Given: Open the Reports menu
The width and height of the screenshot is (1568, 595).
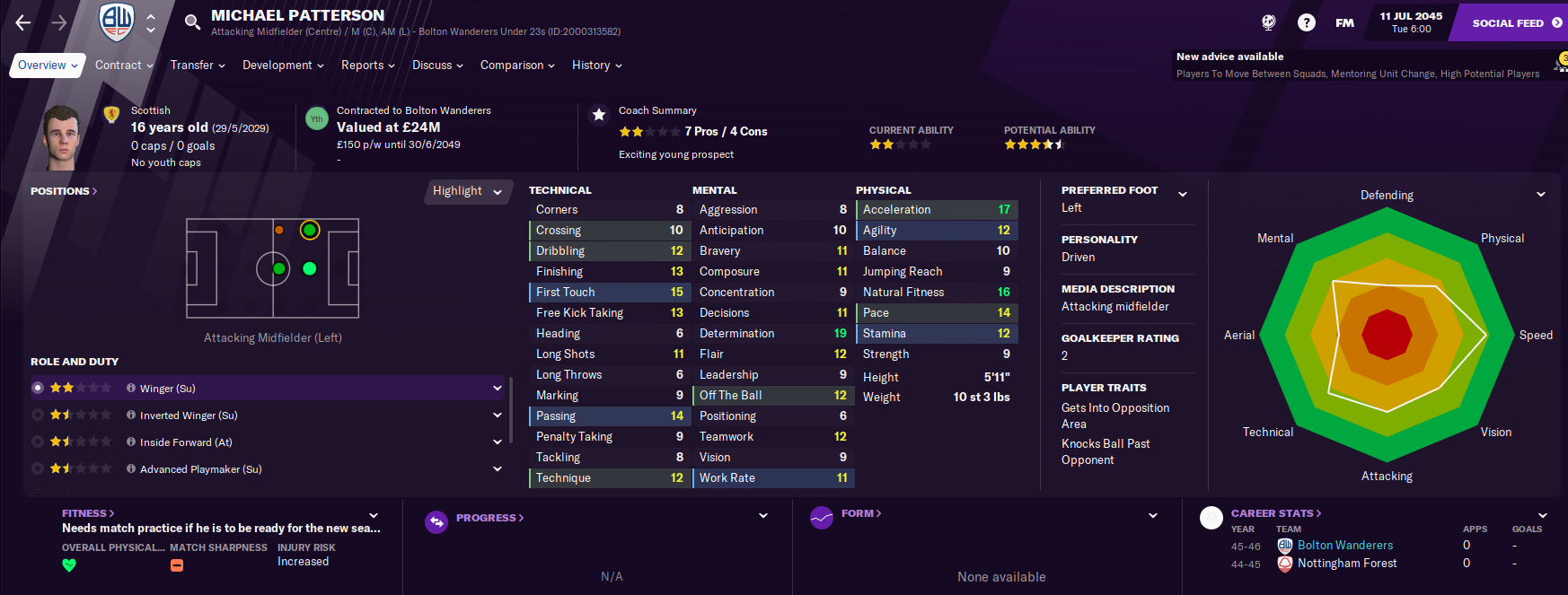Looking at the screenshot, I should pyautogui.click(x=367, y=66).
